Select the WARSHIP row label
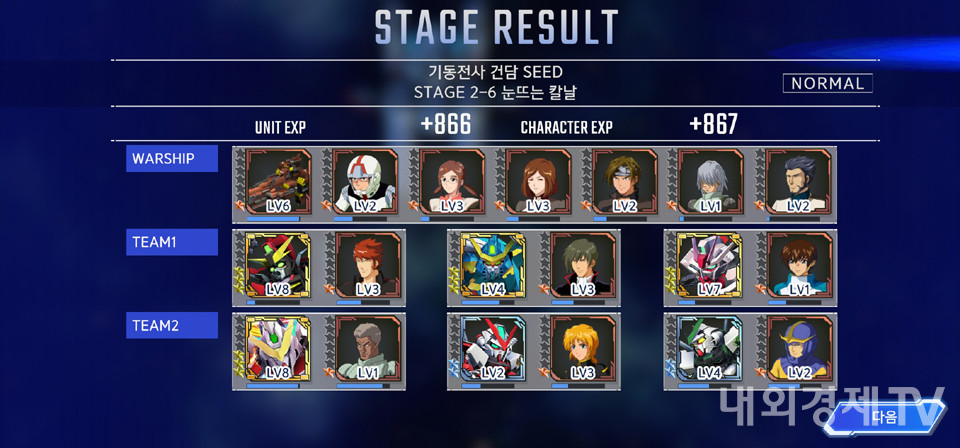This screenshot has width=960, height=448. click(x=172, y=159)
